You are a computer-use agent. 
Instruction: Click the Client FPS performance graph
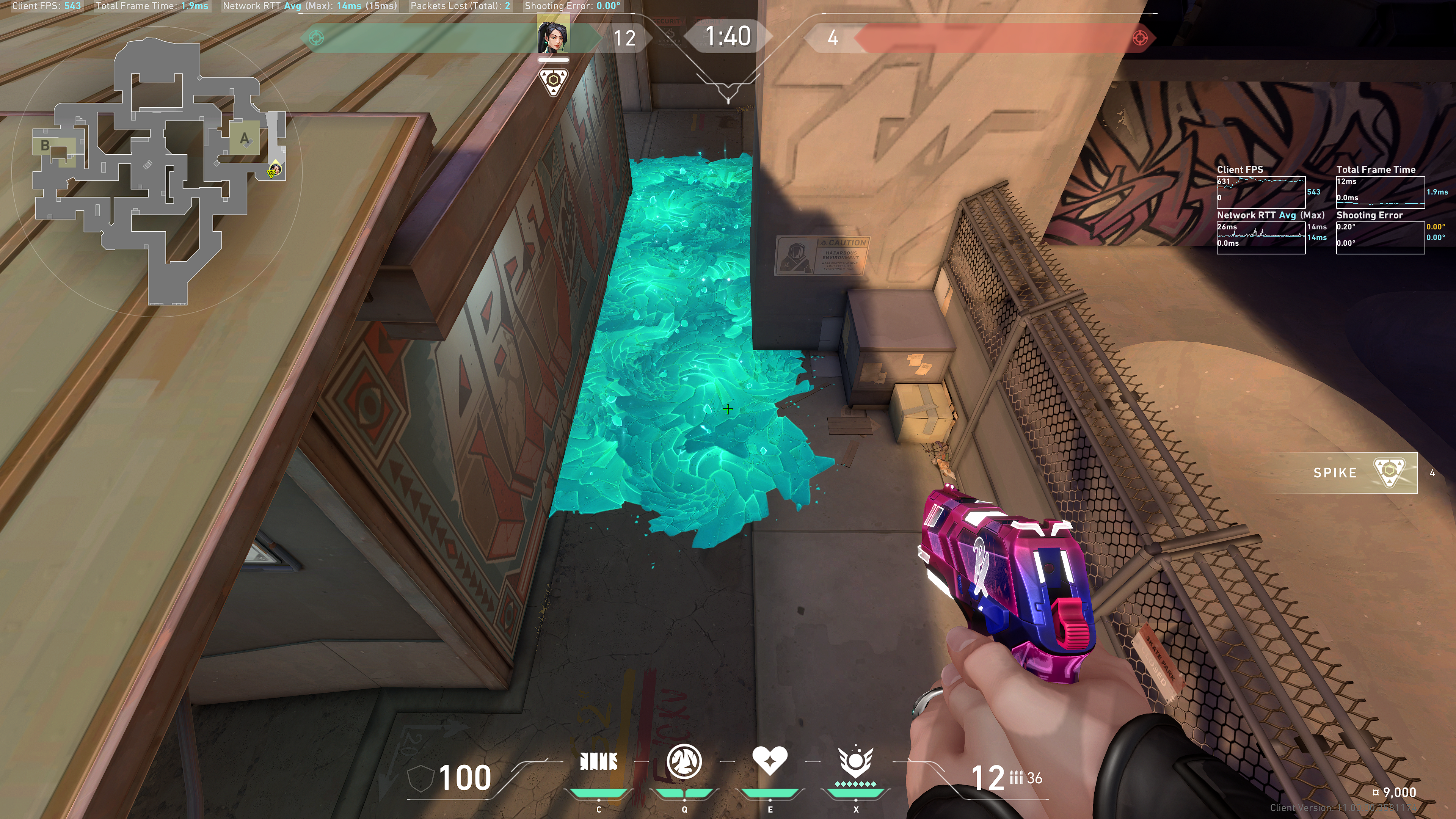tap(1260, 192)
